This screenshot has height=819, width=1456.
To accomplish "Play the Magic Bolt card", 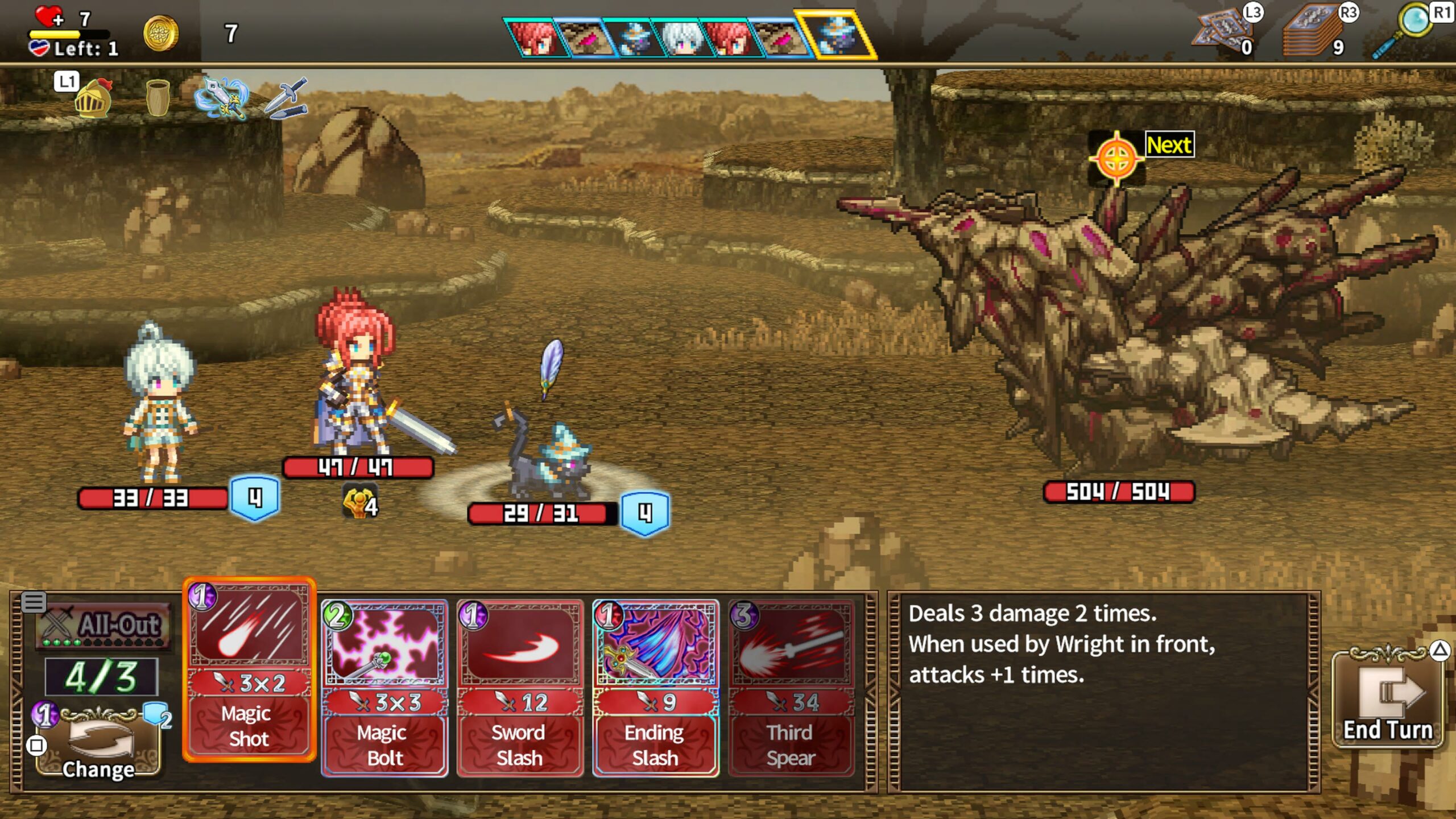I will (384, 688).
